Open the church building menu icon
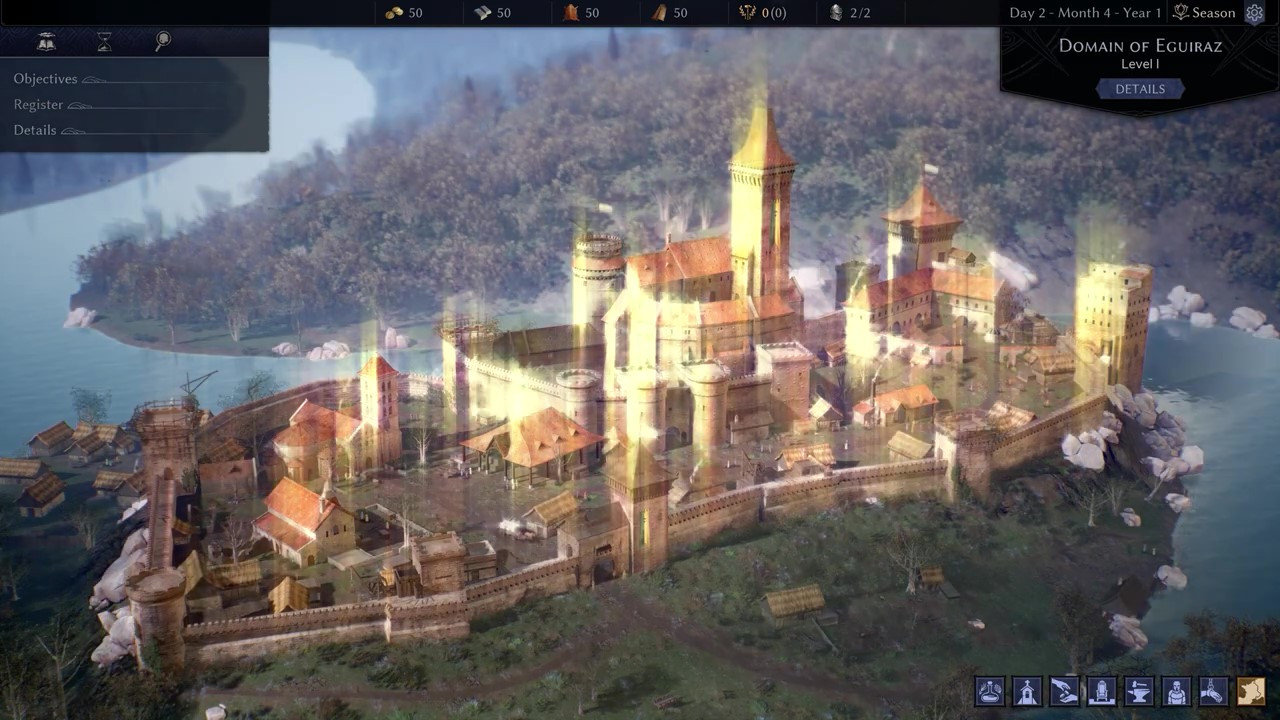This screenshot has width=1280, height=720. tap(1027, 691)
